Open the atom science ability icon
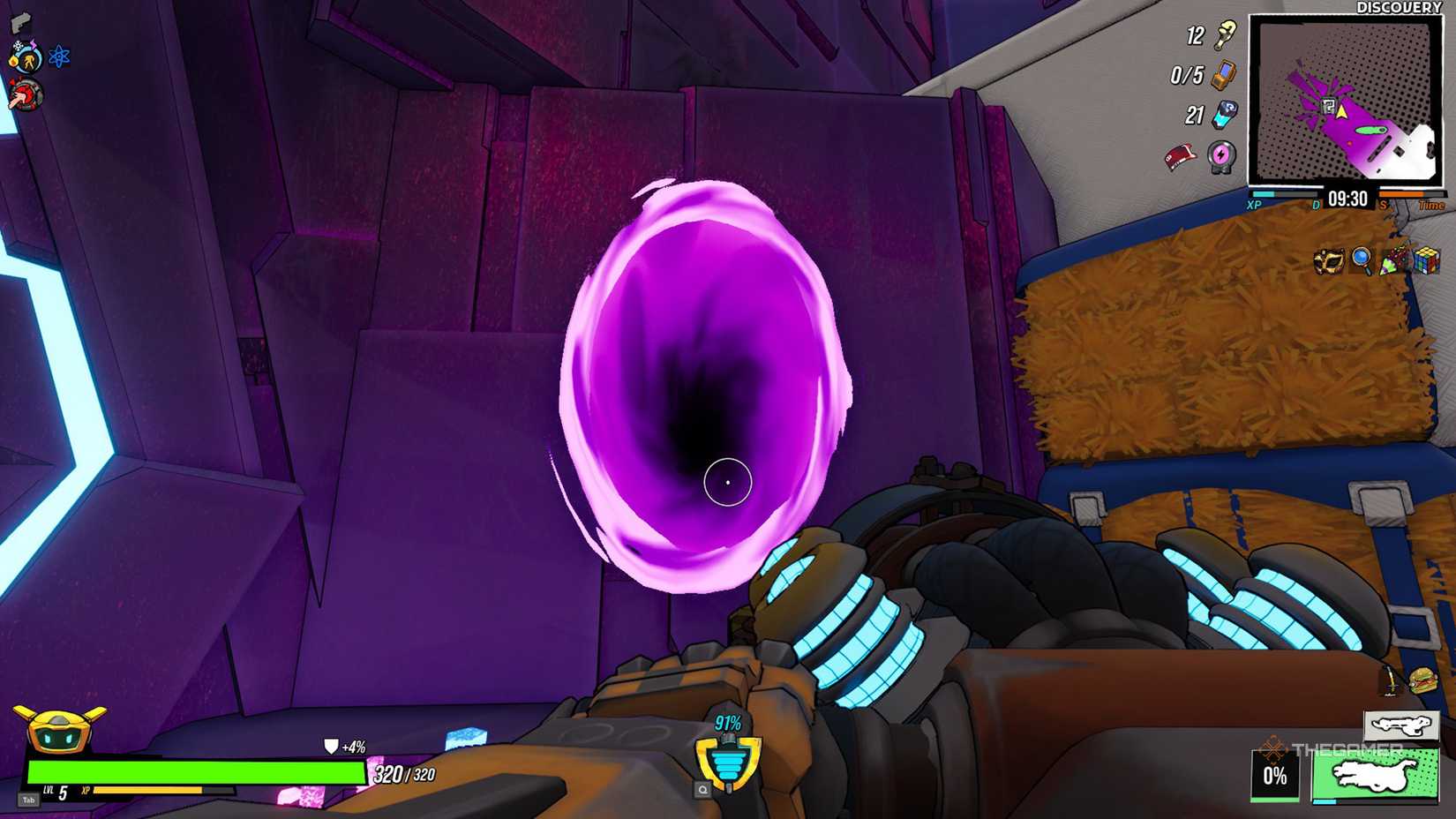 click(x=59, y=56)
